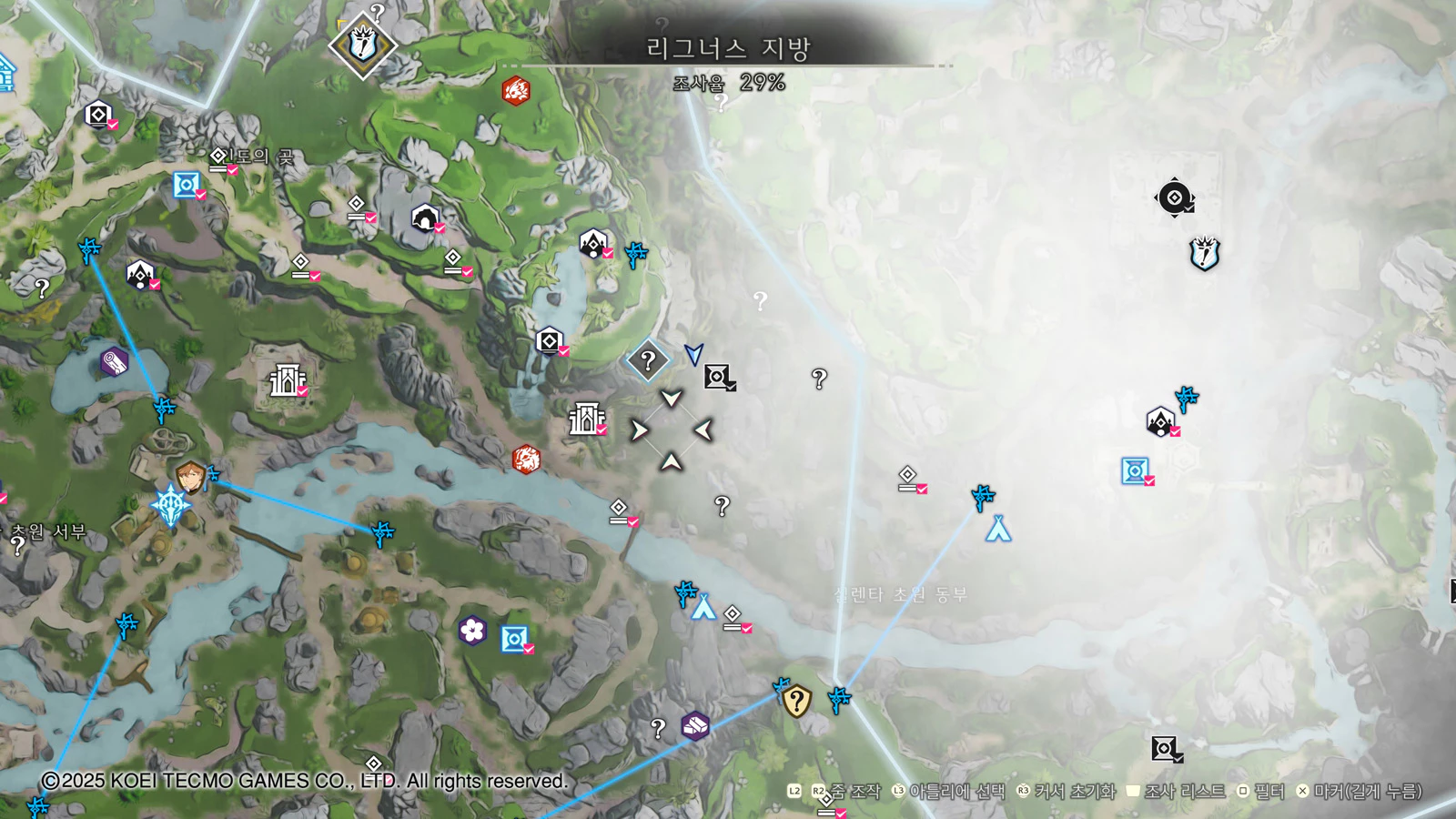
Task: Select the purple flower map marker
Action: pyautogui.click(x=472, y=630)
